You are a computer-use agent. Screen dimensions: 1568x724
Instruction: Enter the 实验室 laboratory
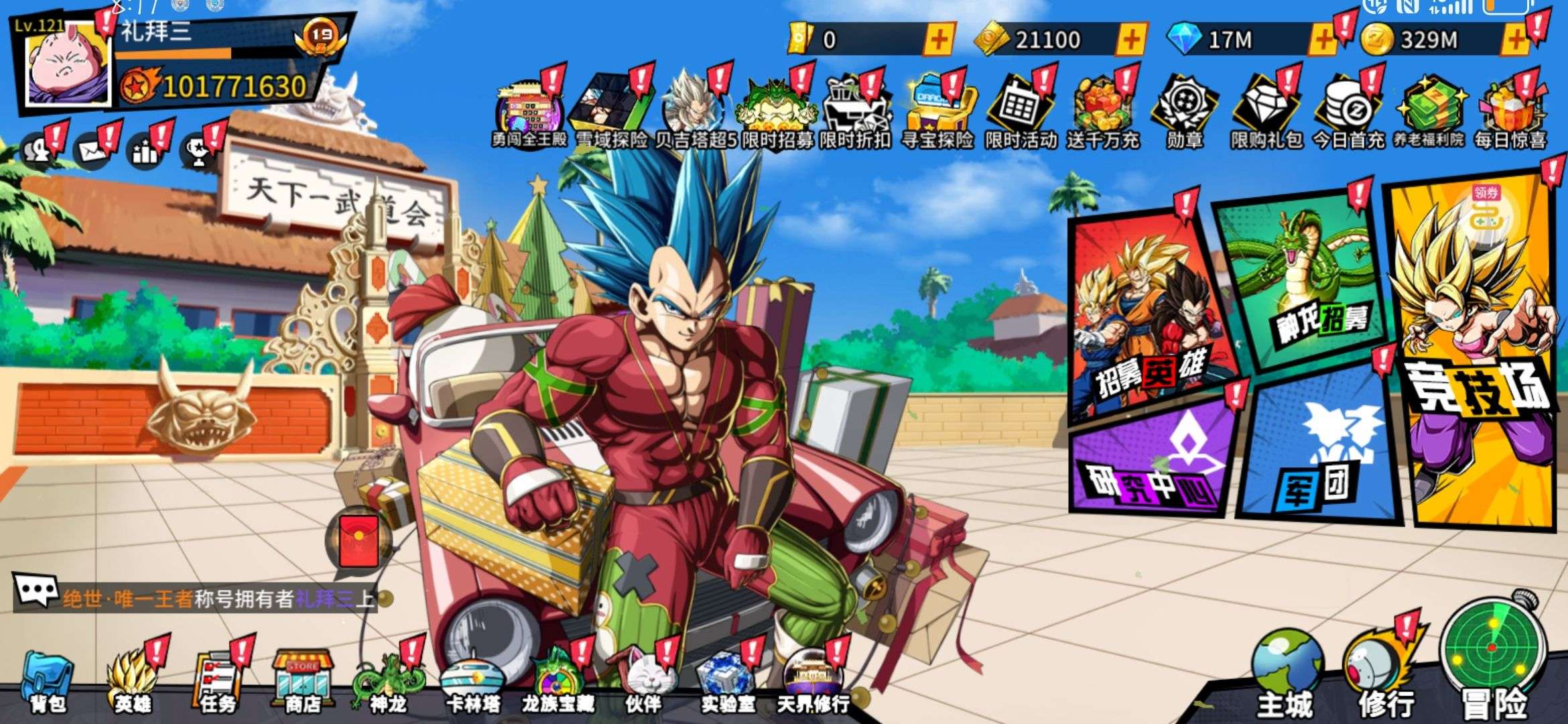pos(728,680)
